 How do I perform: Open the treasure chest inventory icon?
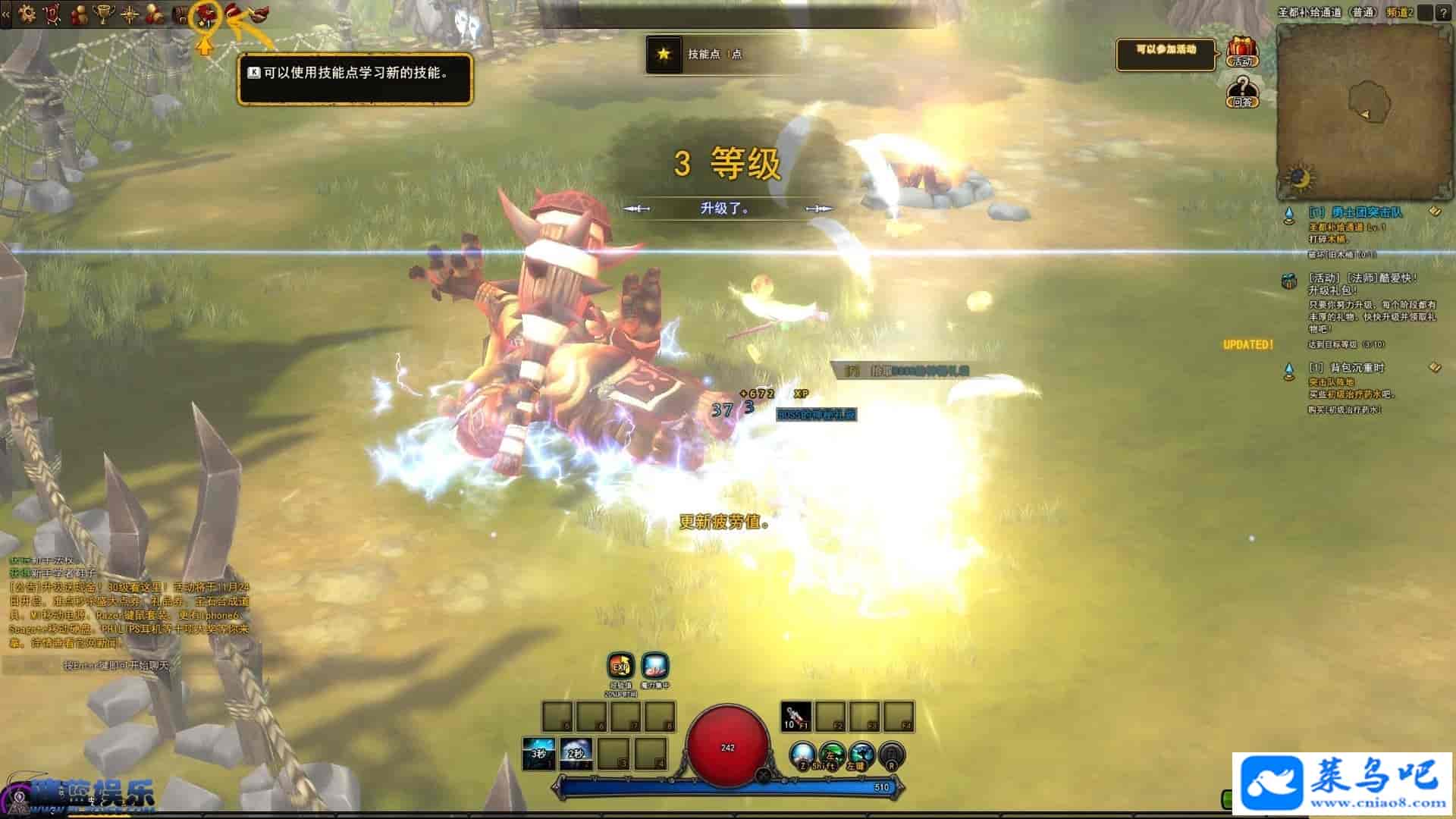(180, 14)
